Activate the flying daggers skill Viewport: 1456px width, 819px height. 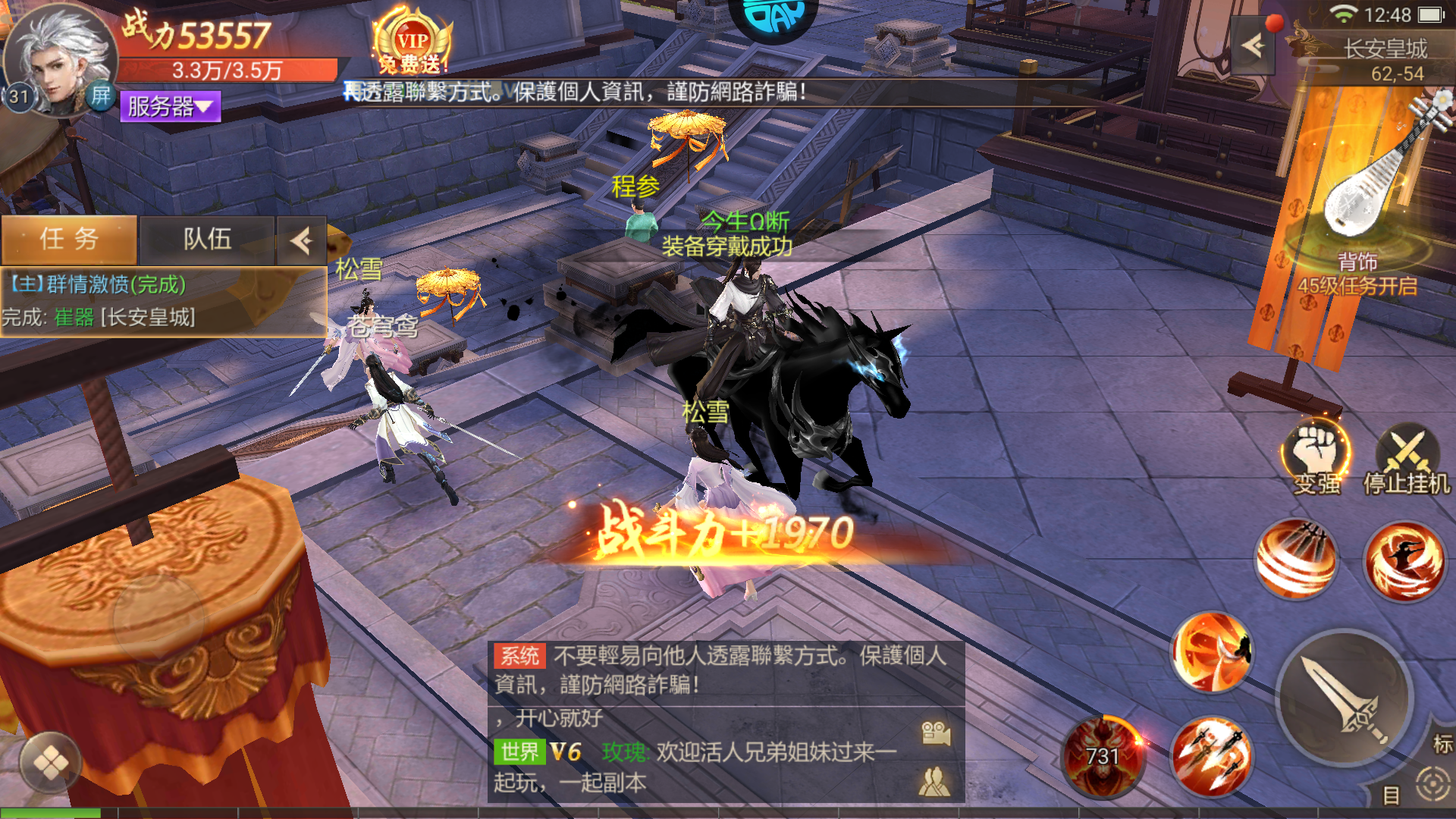(x=1211, y=755)
